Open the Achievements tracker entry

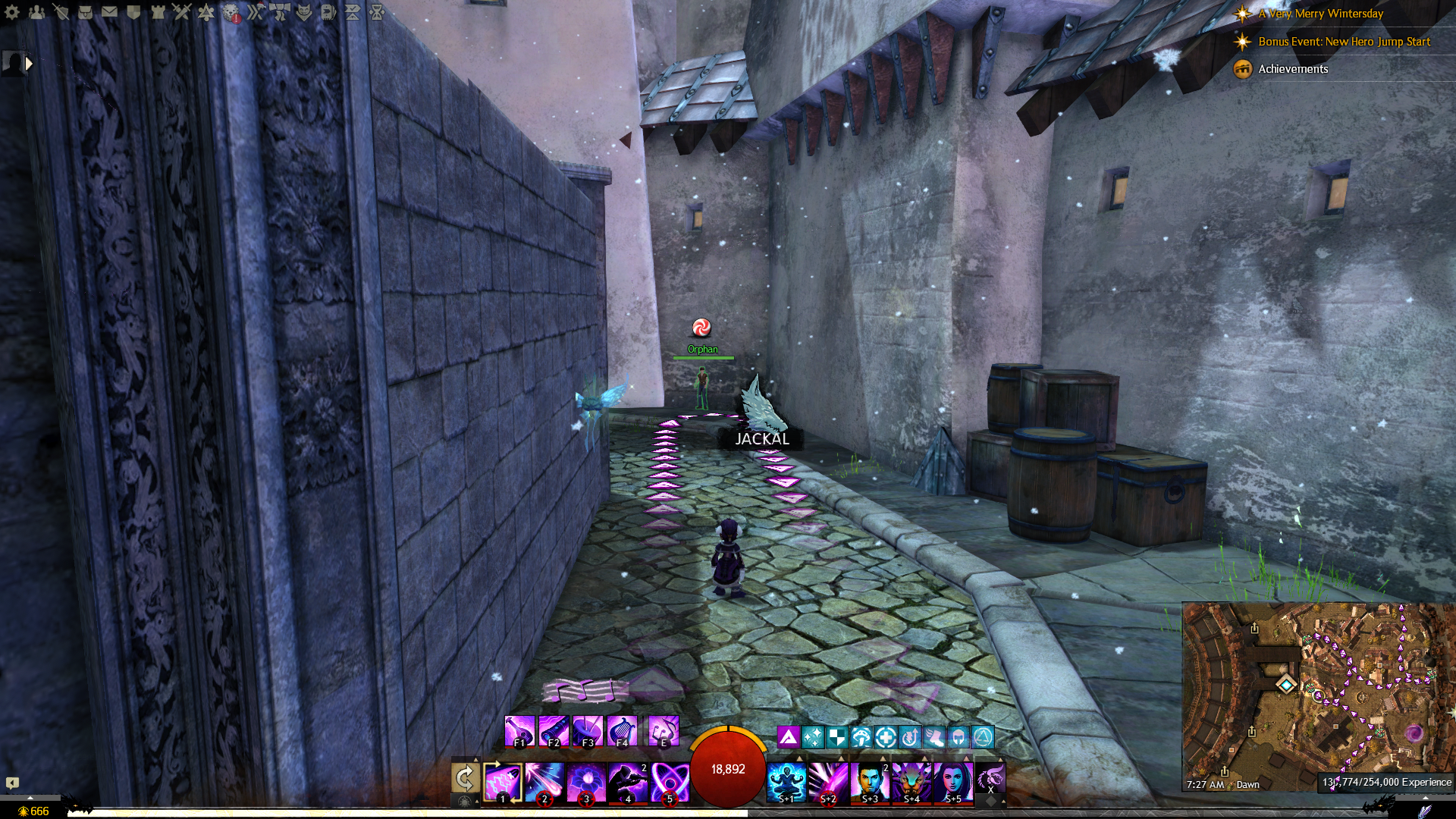1293,69
